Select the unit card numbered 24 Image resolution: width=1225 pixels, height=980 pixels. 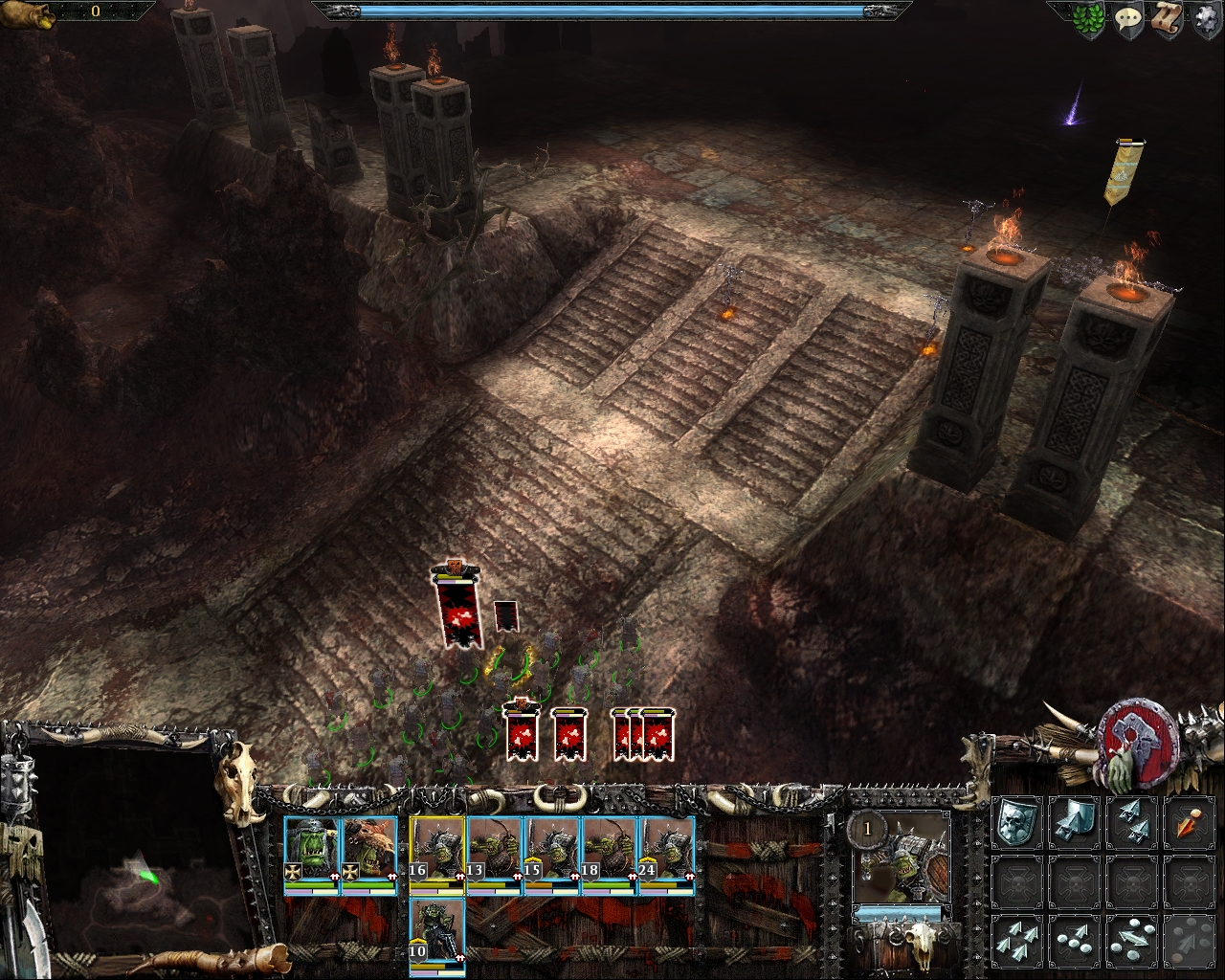pyautogui.click(x=667, y=853)
